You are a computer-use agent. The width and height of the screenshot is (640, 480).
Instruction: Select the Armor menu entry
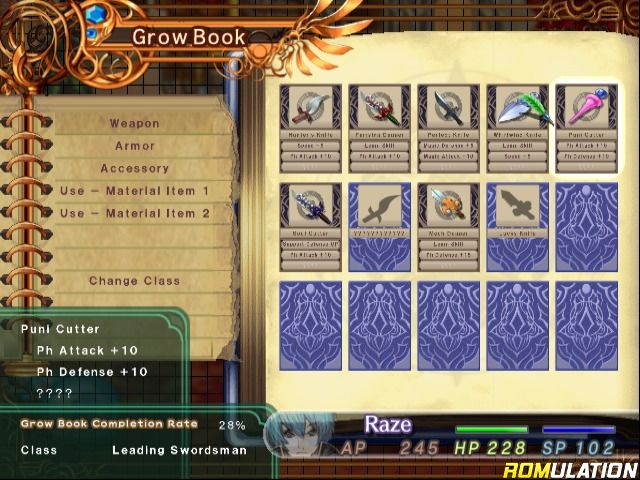coord(134,146)
